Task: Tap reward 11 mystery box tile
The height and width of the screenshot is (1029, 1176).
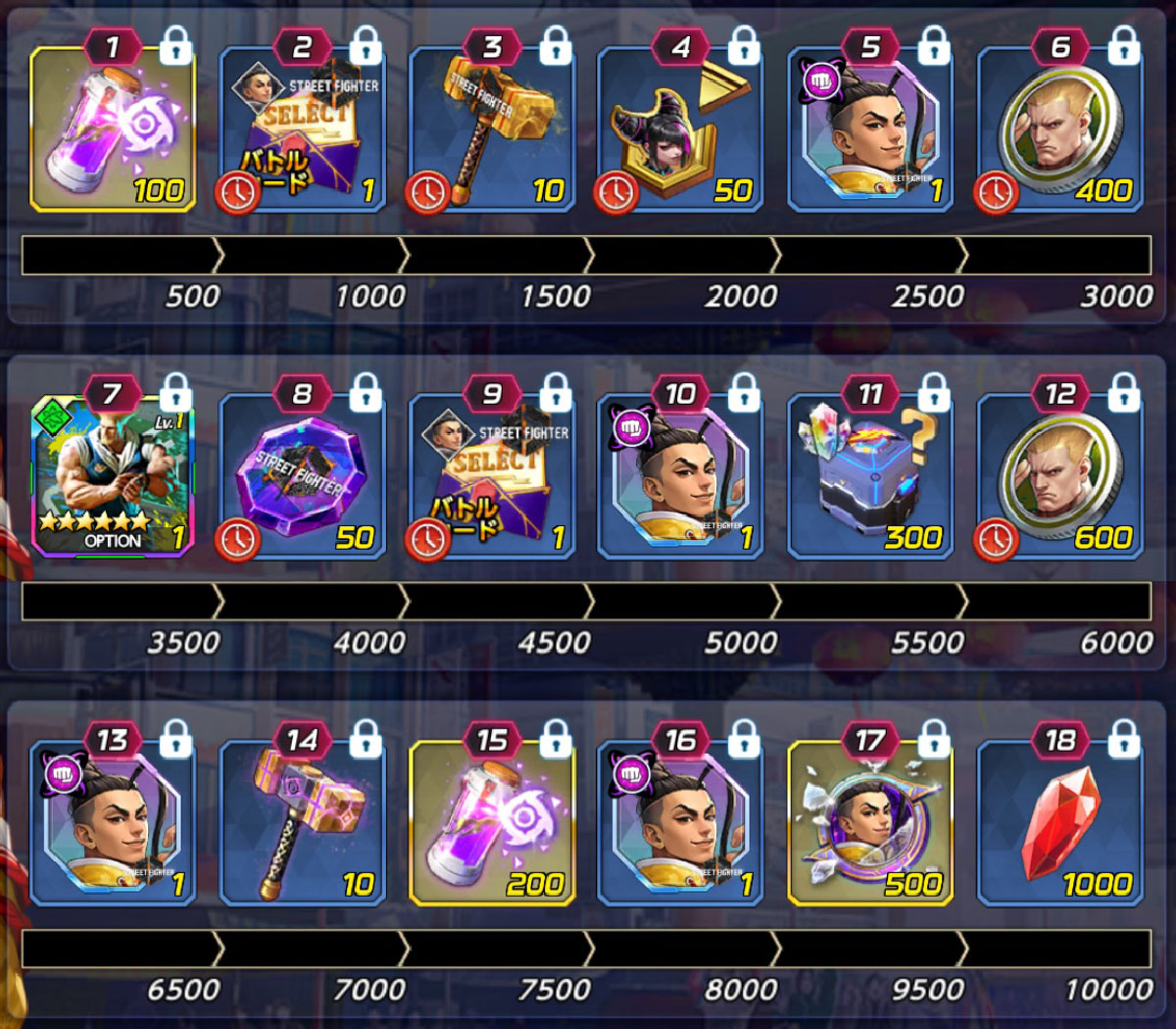Action: coord(870,476)
